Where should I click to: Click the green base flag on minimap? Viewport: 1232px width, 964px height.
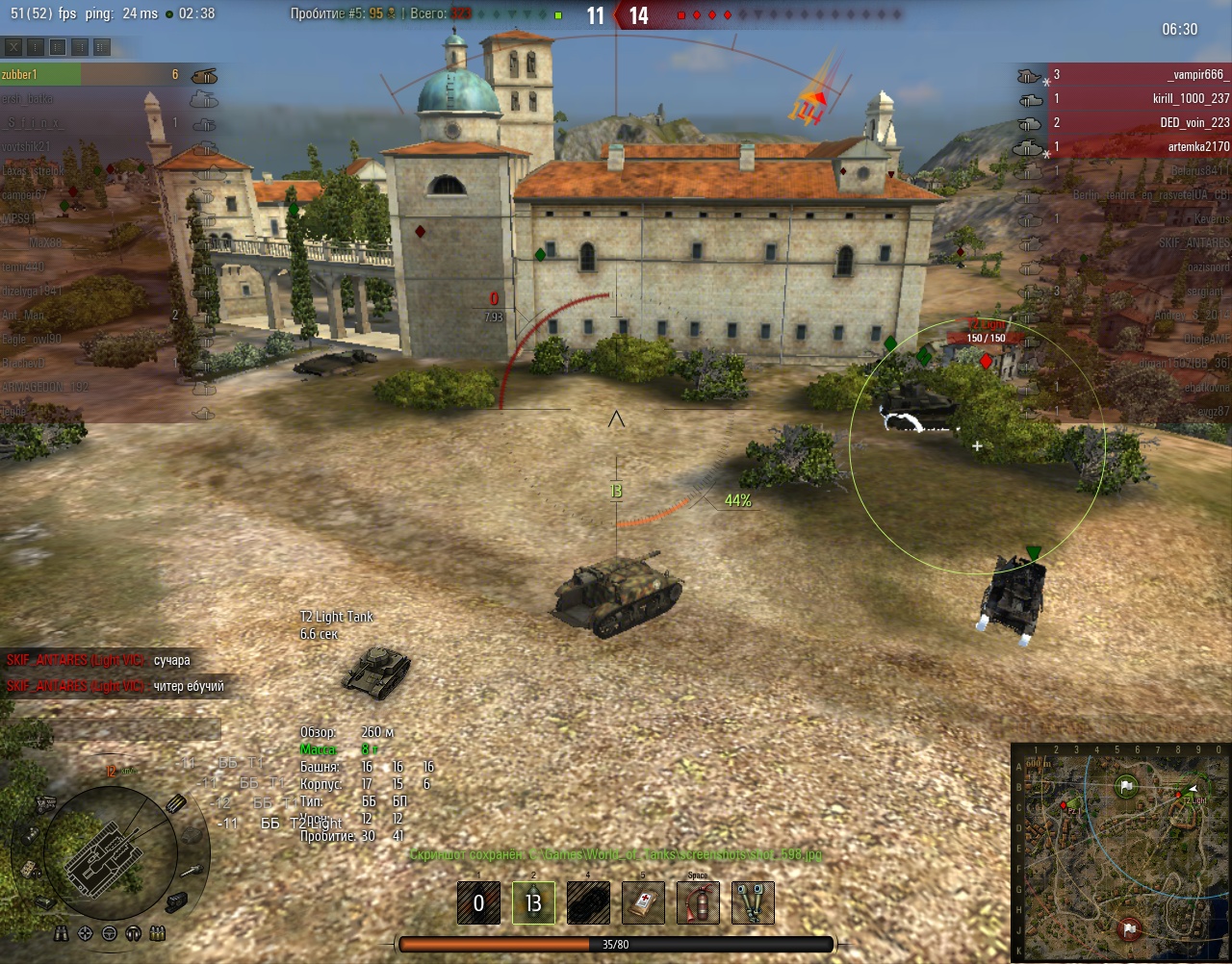point(1127,785)
